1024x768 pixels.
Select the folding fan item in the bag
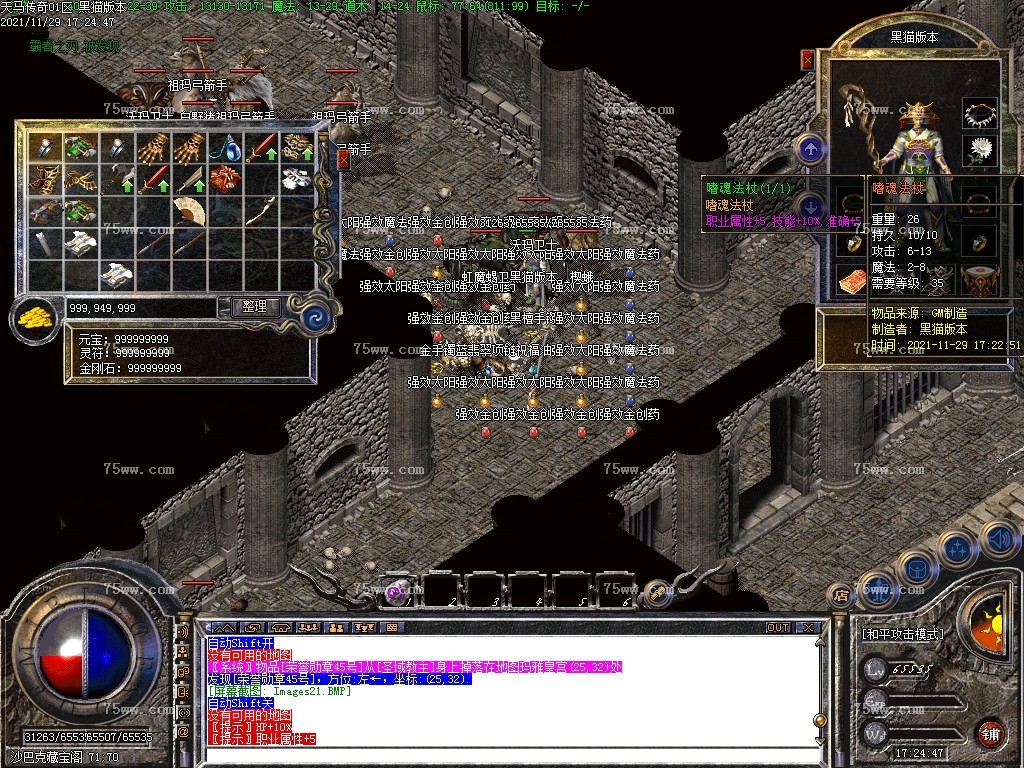tap(190, 211)
